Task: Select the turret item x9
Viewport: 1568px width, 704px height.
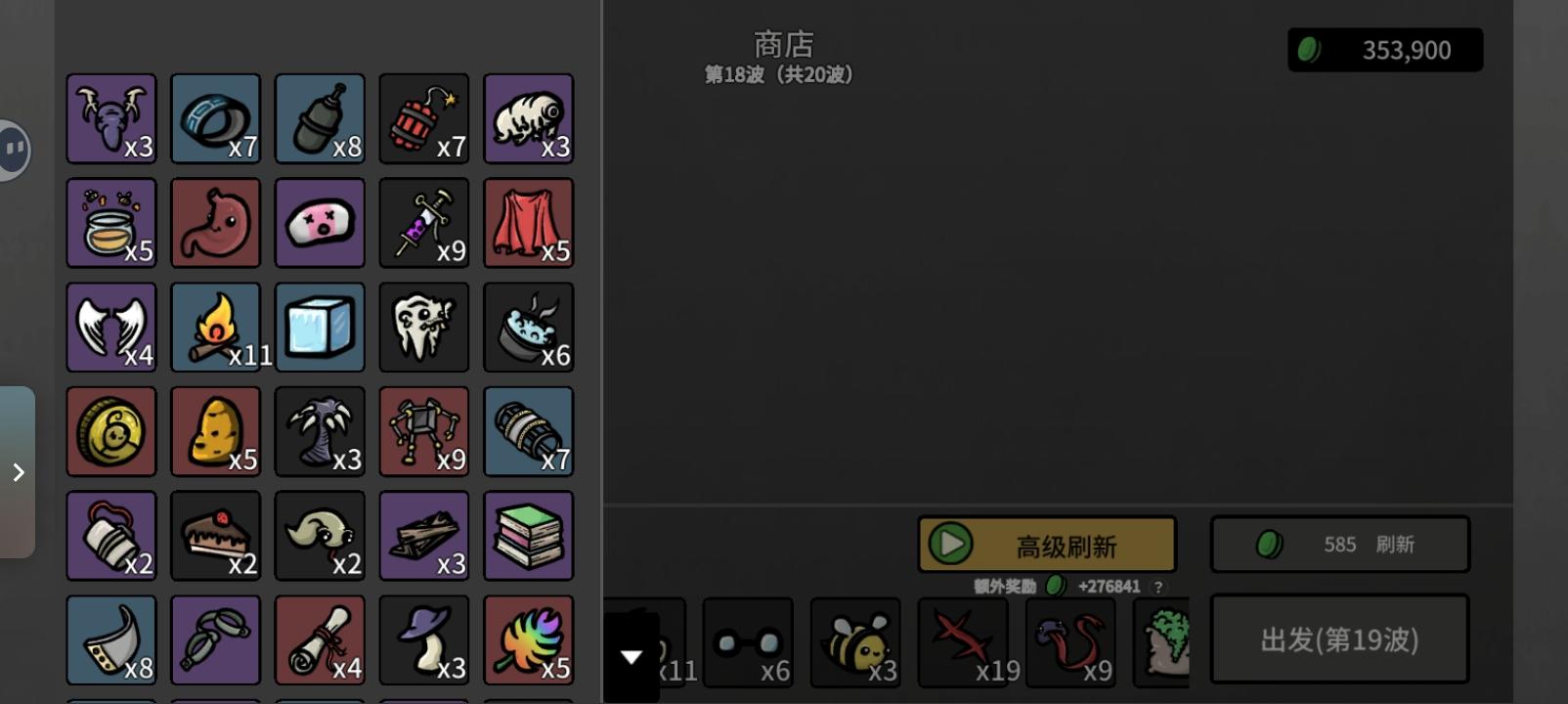Action: [x=424, y=431]
